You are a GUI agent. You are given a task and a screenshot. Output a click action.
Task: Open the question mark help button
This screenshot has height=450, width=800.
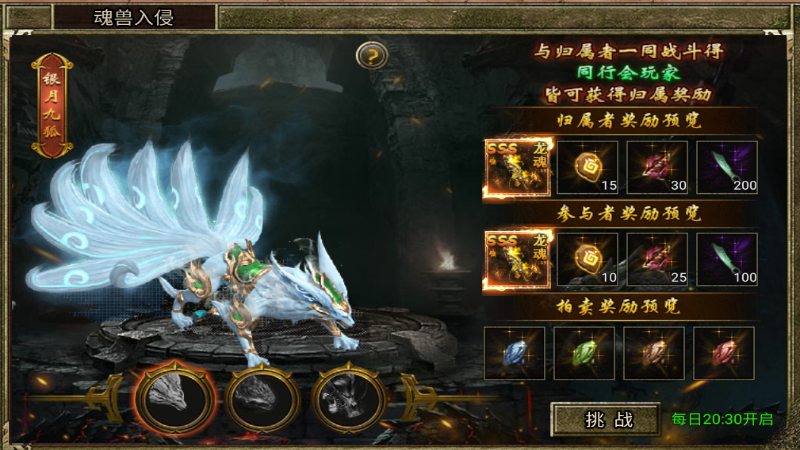pos(372,54)
